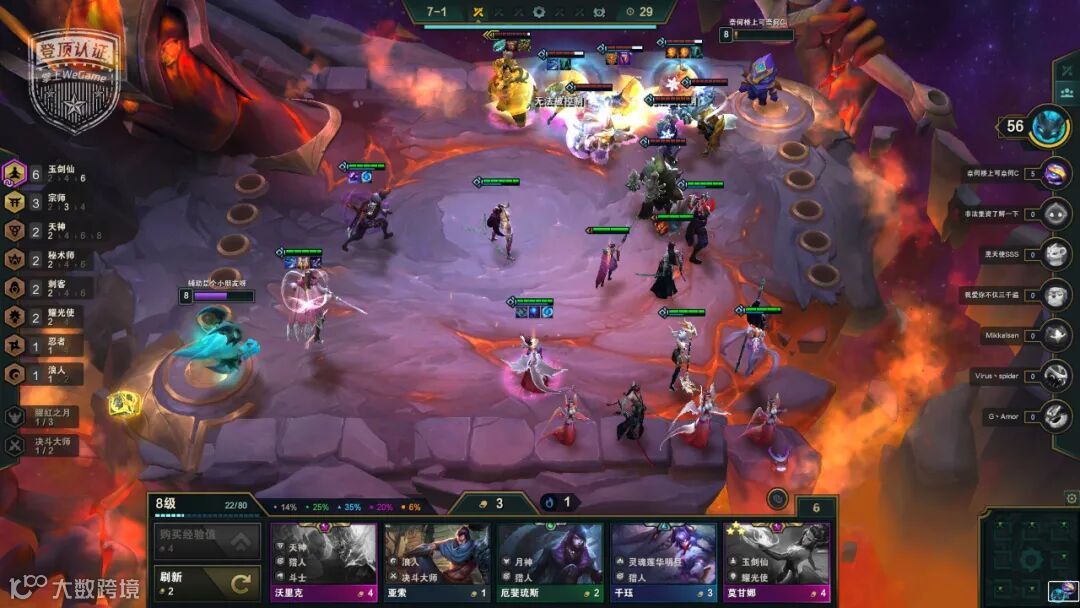Buy 沃里克 from the shop
The width and height of the screenshot is (1080, 608).
tap(322, 561)
